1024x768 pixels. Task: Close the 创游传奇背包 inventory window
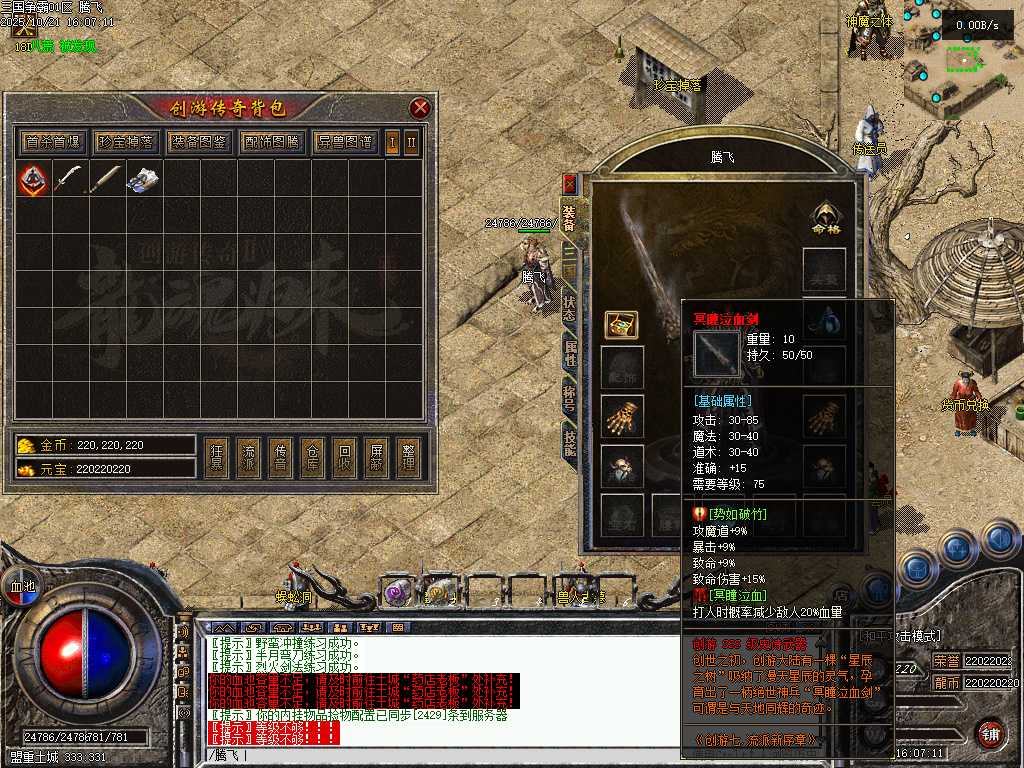pyautogui.click(x=421, y=108)
